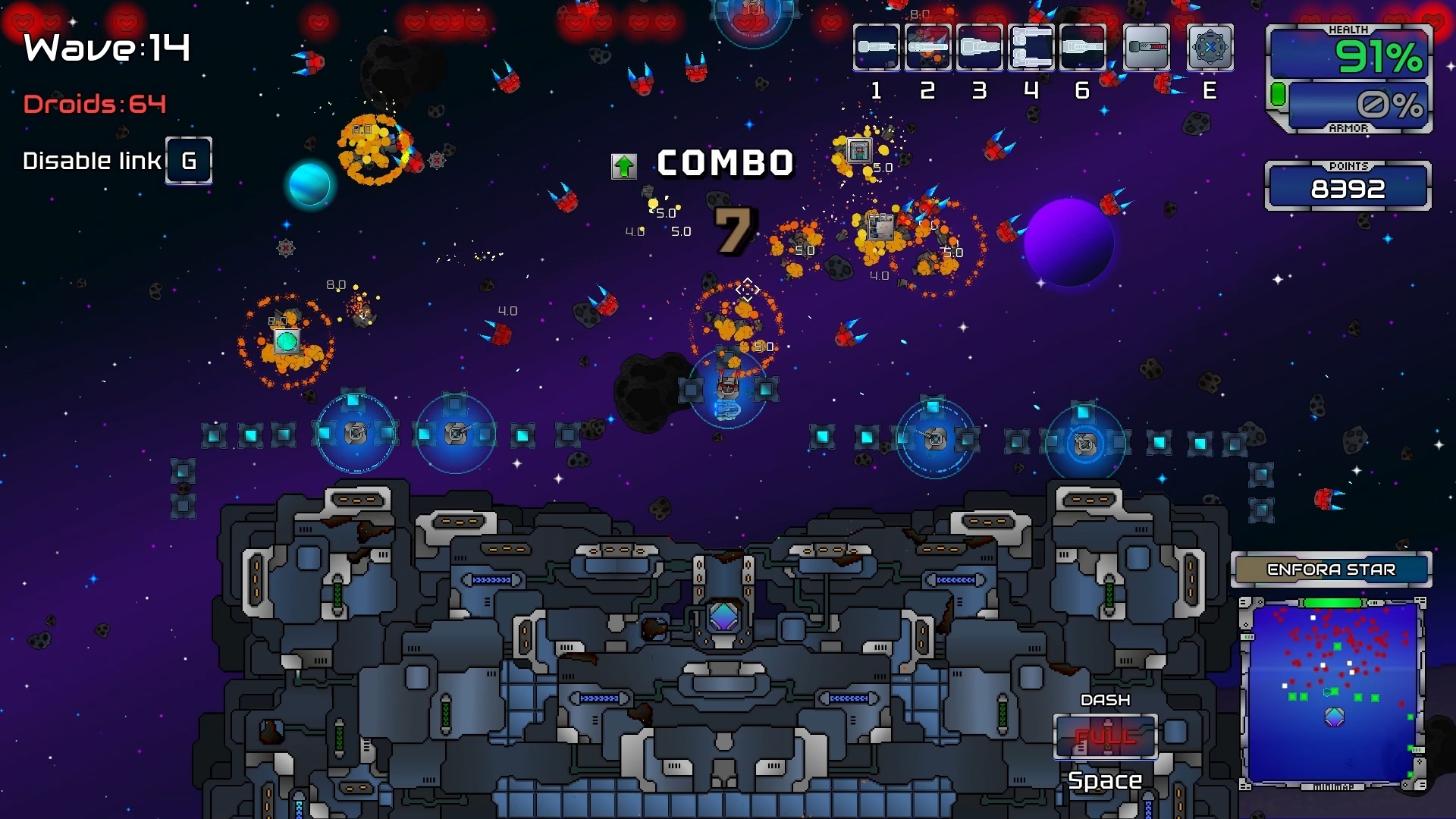Select weapon slot 1 cannon
The height and width of the screenshot is (819, 1456).
pos(877,47)
